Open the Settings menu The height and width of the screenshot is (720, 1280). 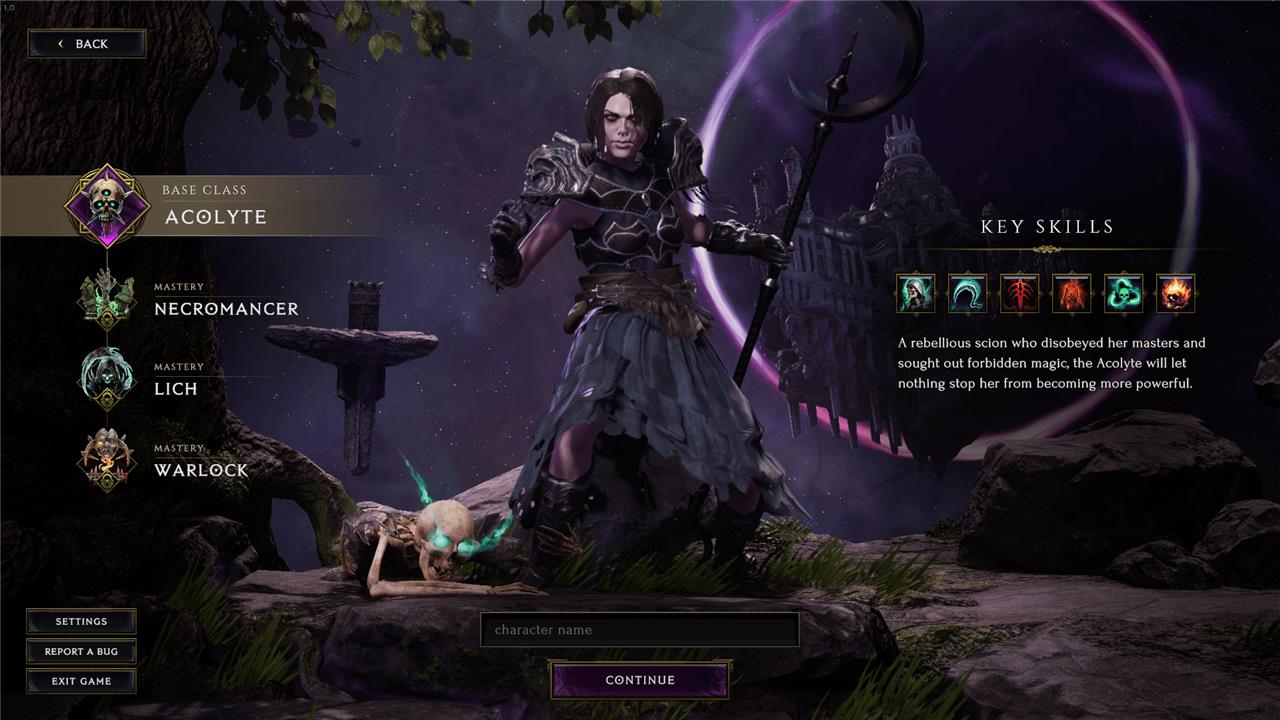click(x=81, y=621)
